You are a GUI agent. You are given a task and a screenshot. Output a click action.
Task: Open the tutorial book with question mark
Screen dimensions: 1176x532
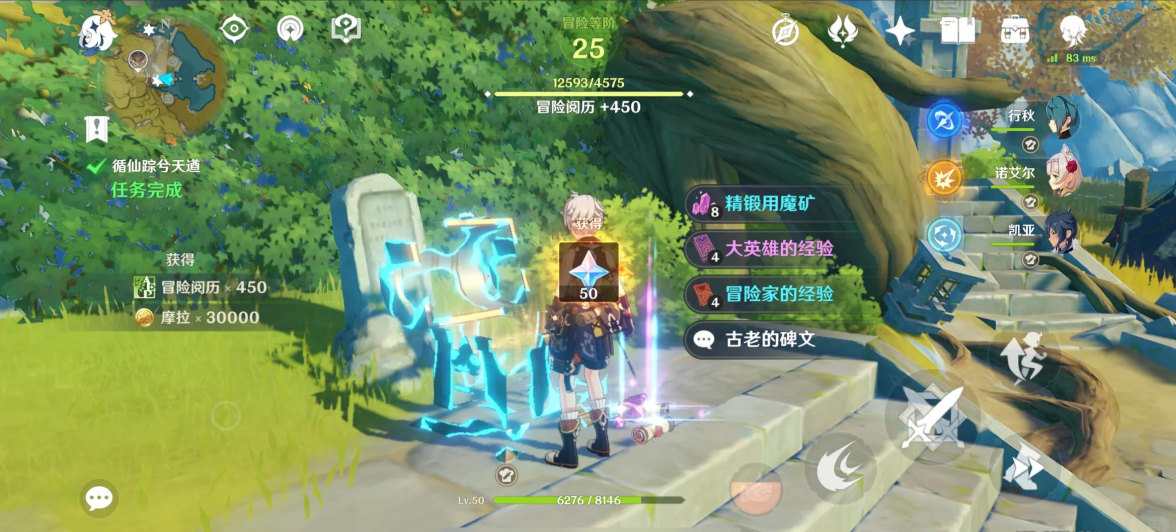click(346, 29)
